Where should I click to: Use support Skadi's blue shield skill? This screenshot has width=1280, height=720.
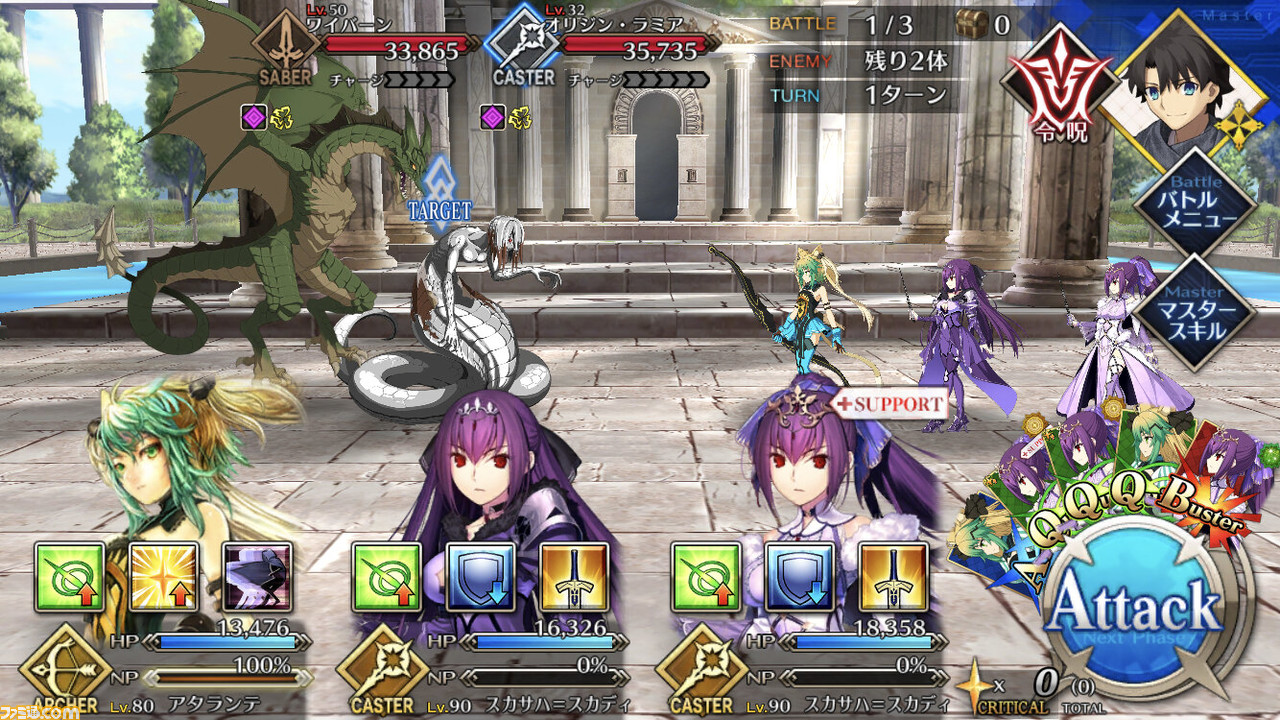point(799,577)
